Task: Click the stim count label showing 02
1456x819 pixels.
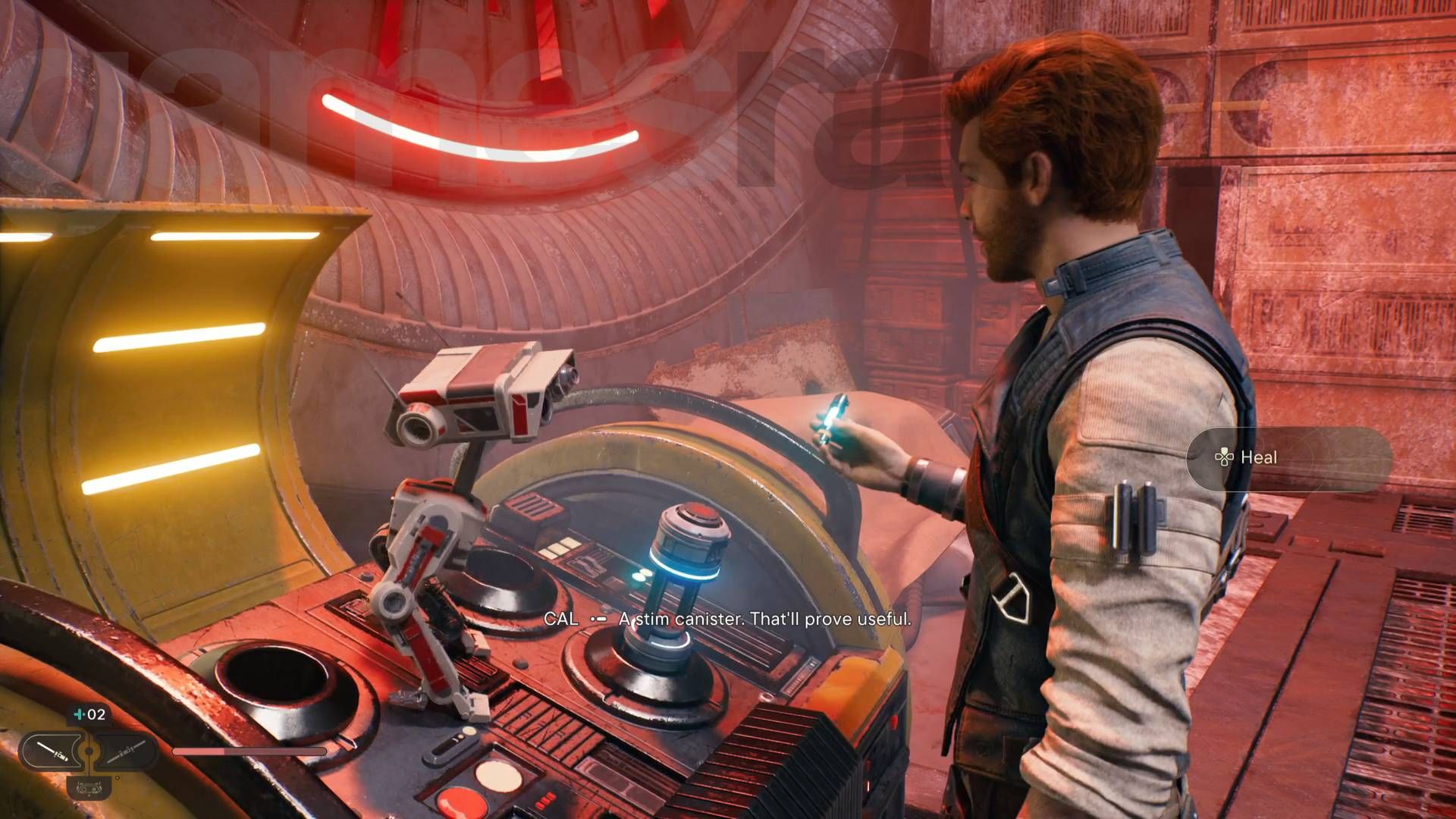Action: [97, 714]
